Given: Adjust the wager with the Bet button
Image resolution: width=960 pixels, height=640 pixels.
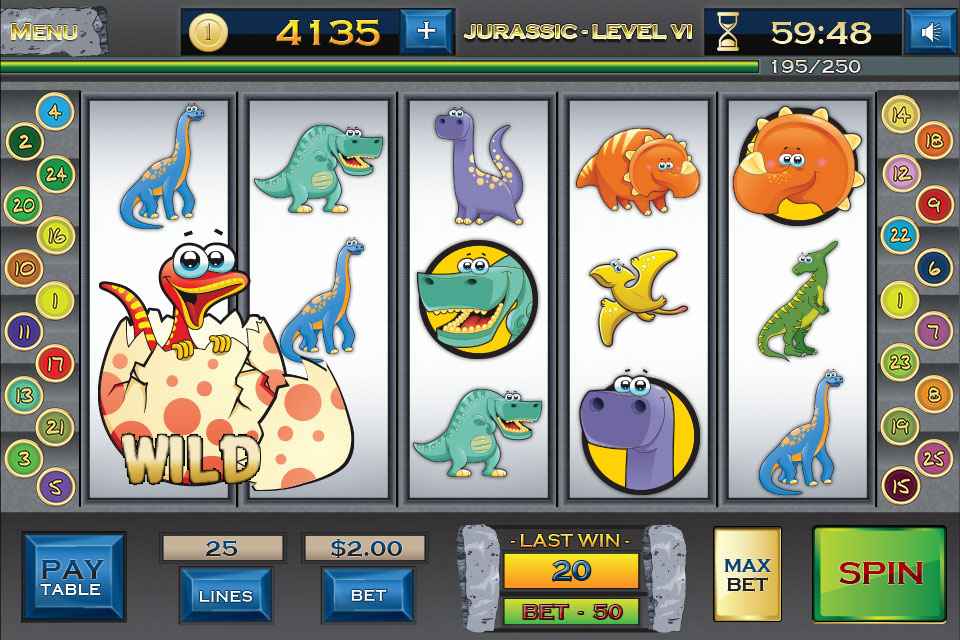Looking at the screenshot, I should (367, 594).
